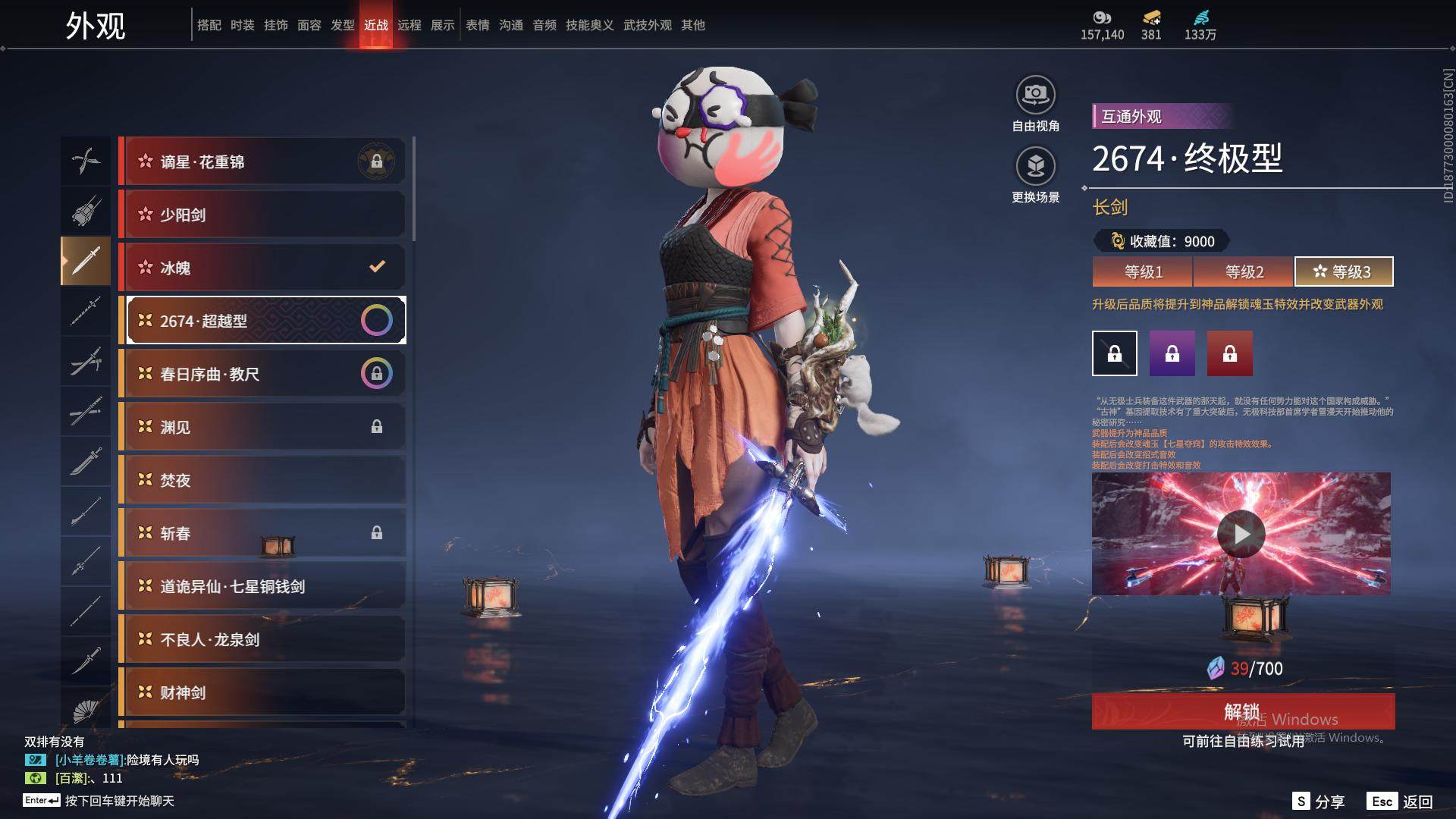Select the 发型 hairstyle tab
1456x819 pixels.
pyautogui.click(x=343, y=25)
